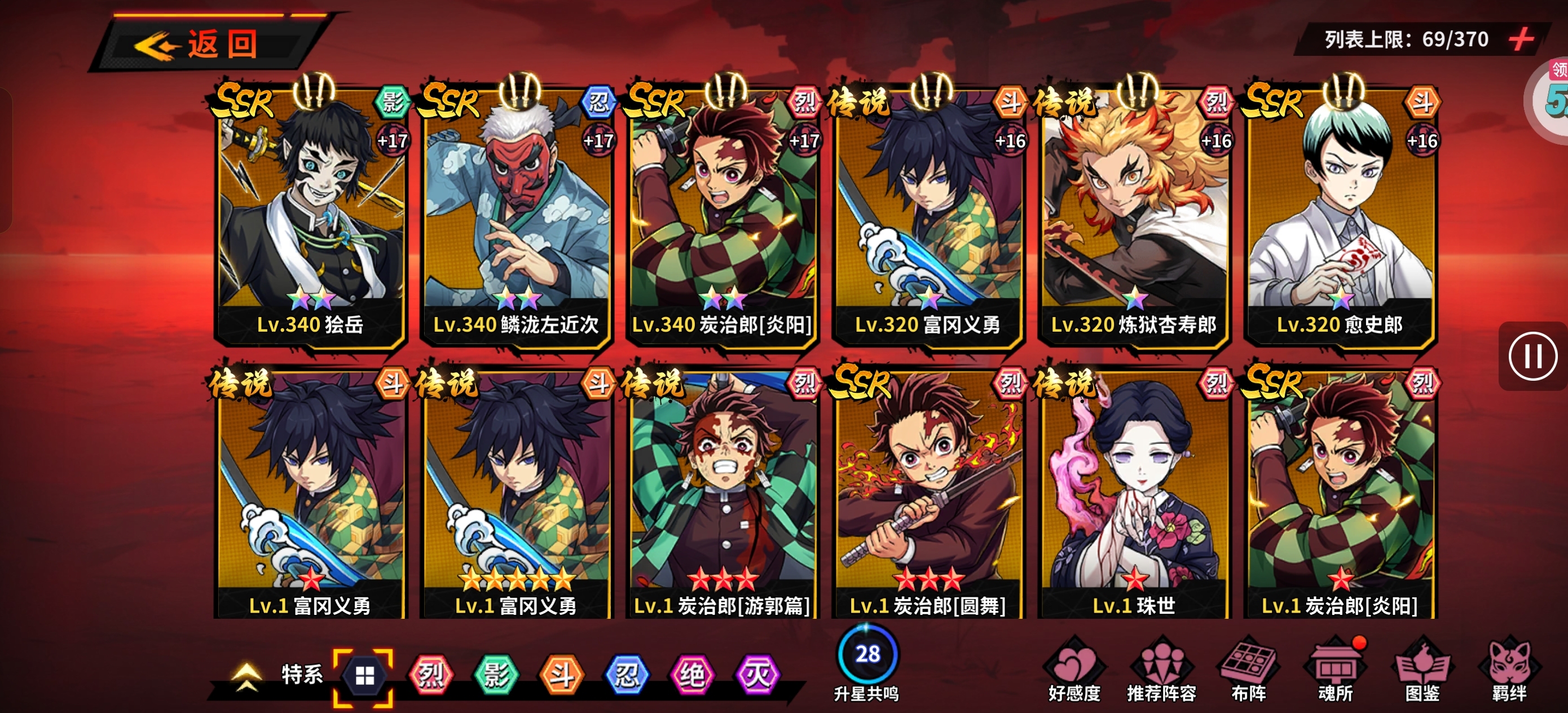Open the 图鉴 encyclopedia

pos(1422,670)
